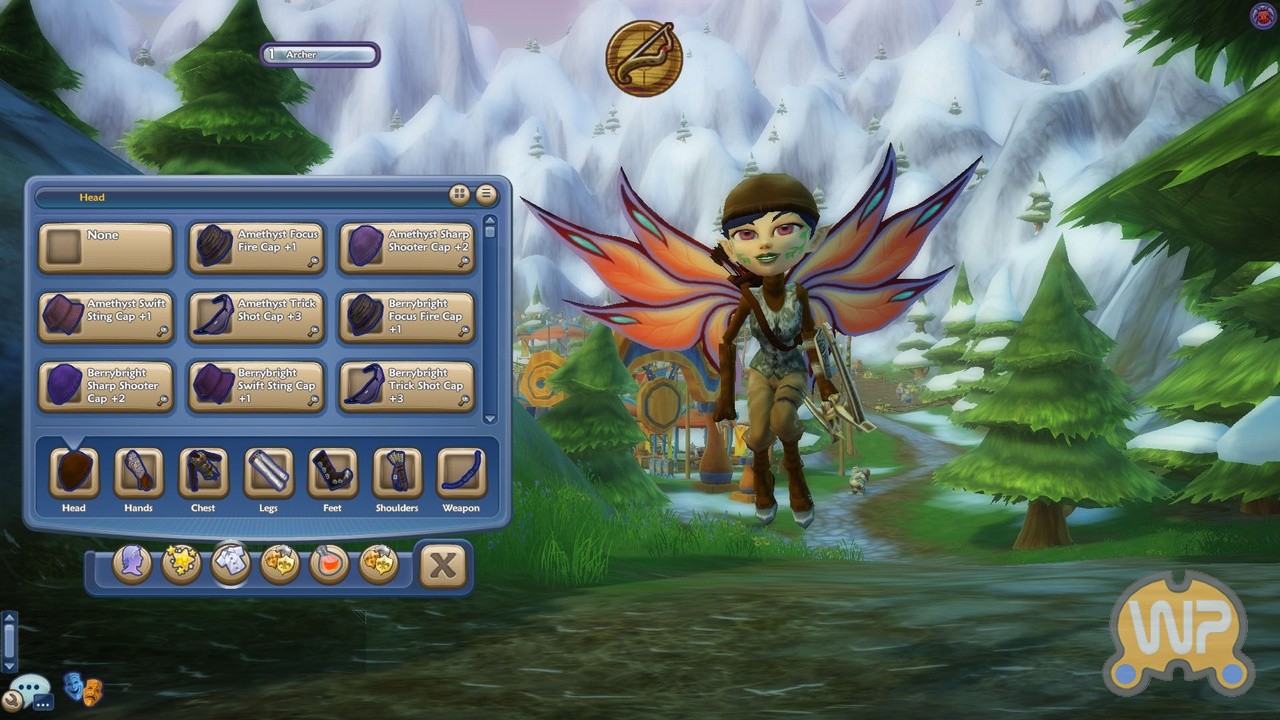The height and width of the screenshot is (720, 1280).
Task: Select the Feet equipment category
Action: 332,473
